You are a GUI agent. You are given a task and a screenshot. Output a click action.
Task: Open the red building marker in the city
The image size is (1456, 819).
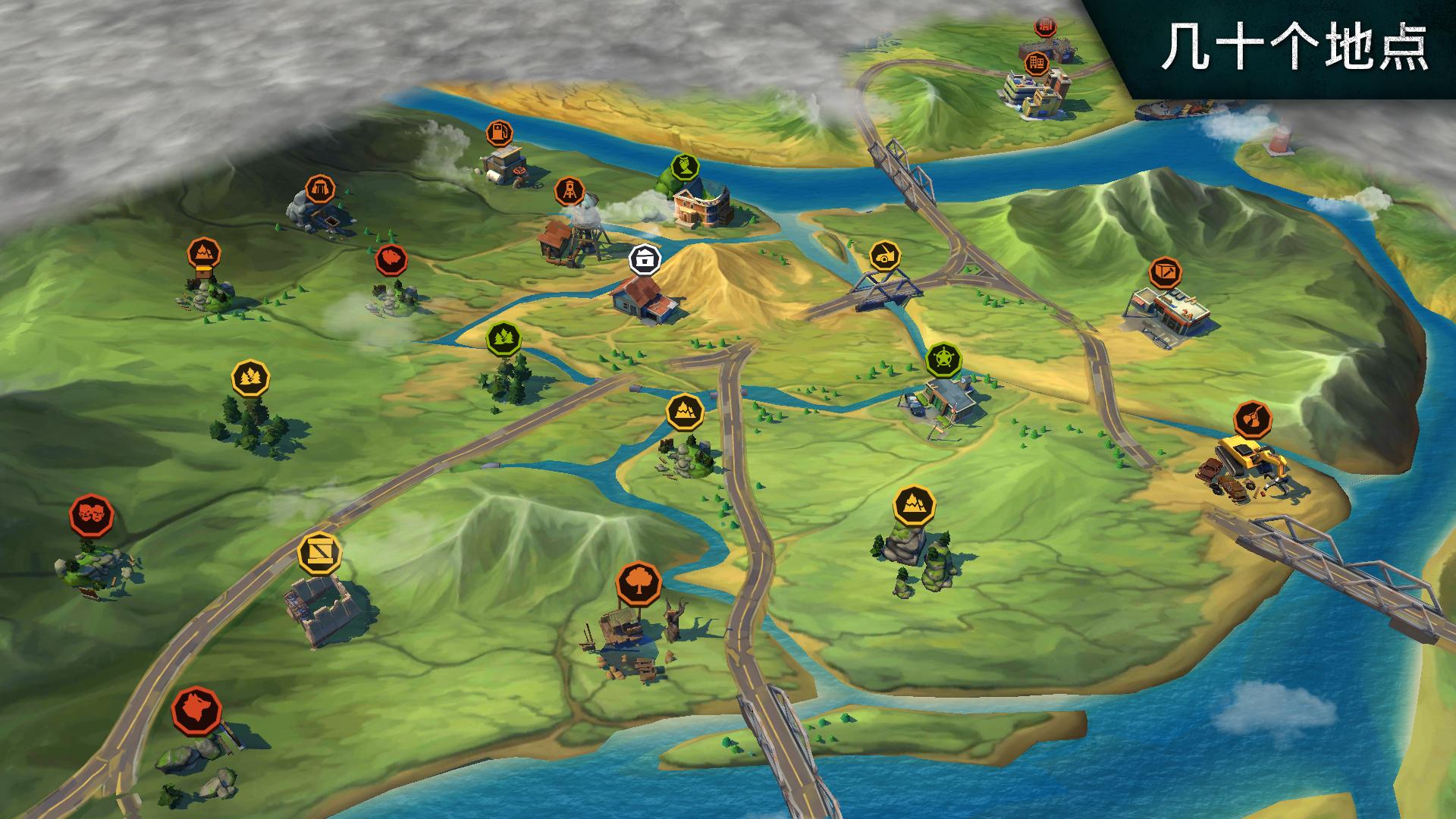click(x=1046, y=27)
